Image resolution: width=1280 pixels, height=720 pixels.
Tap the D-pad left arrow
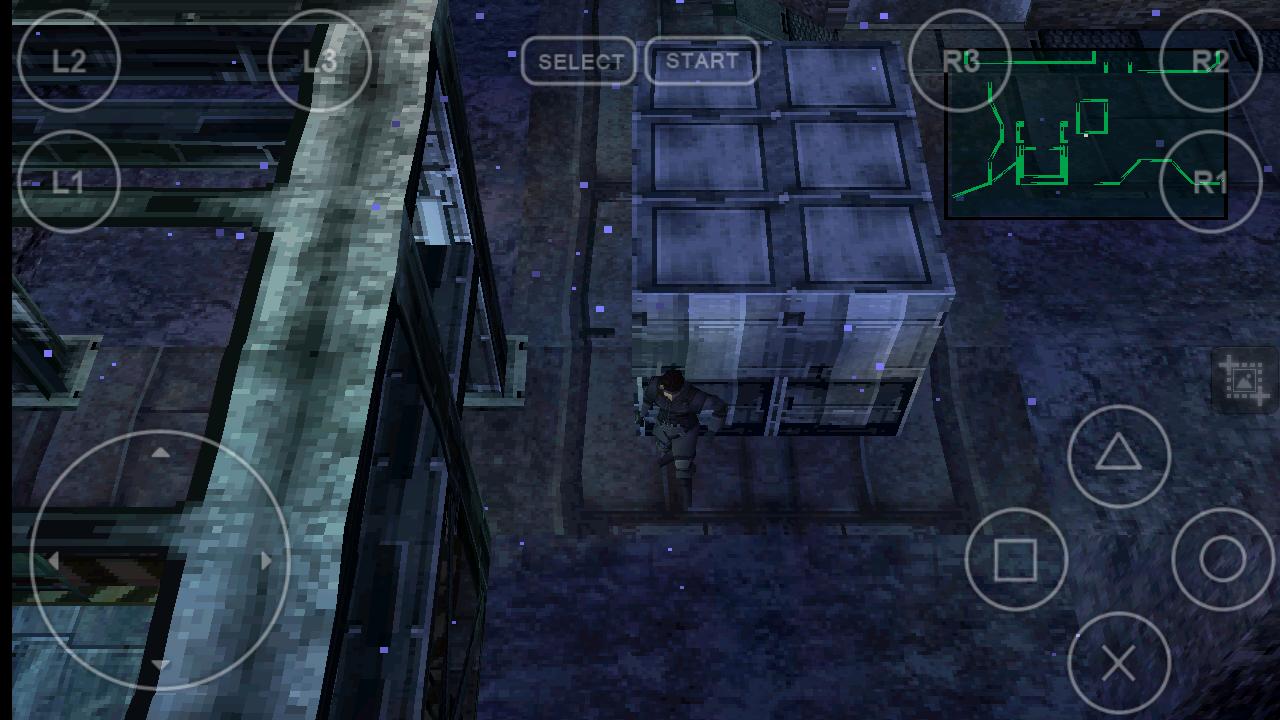click(x=54, y=560)
